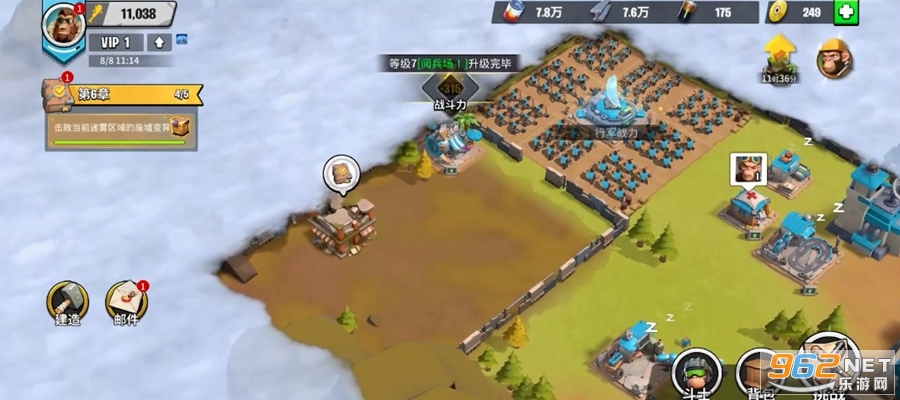This screenshot has height=400, width=900.
Task: Open the 邮件 (Mail) inbox
Action: [x=126, y=302]
